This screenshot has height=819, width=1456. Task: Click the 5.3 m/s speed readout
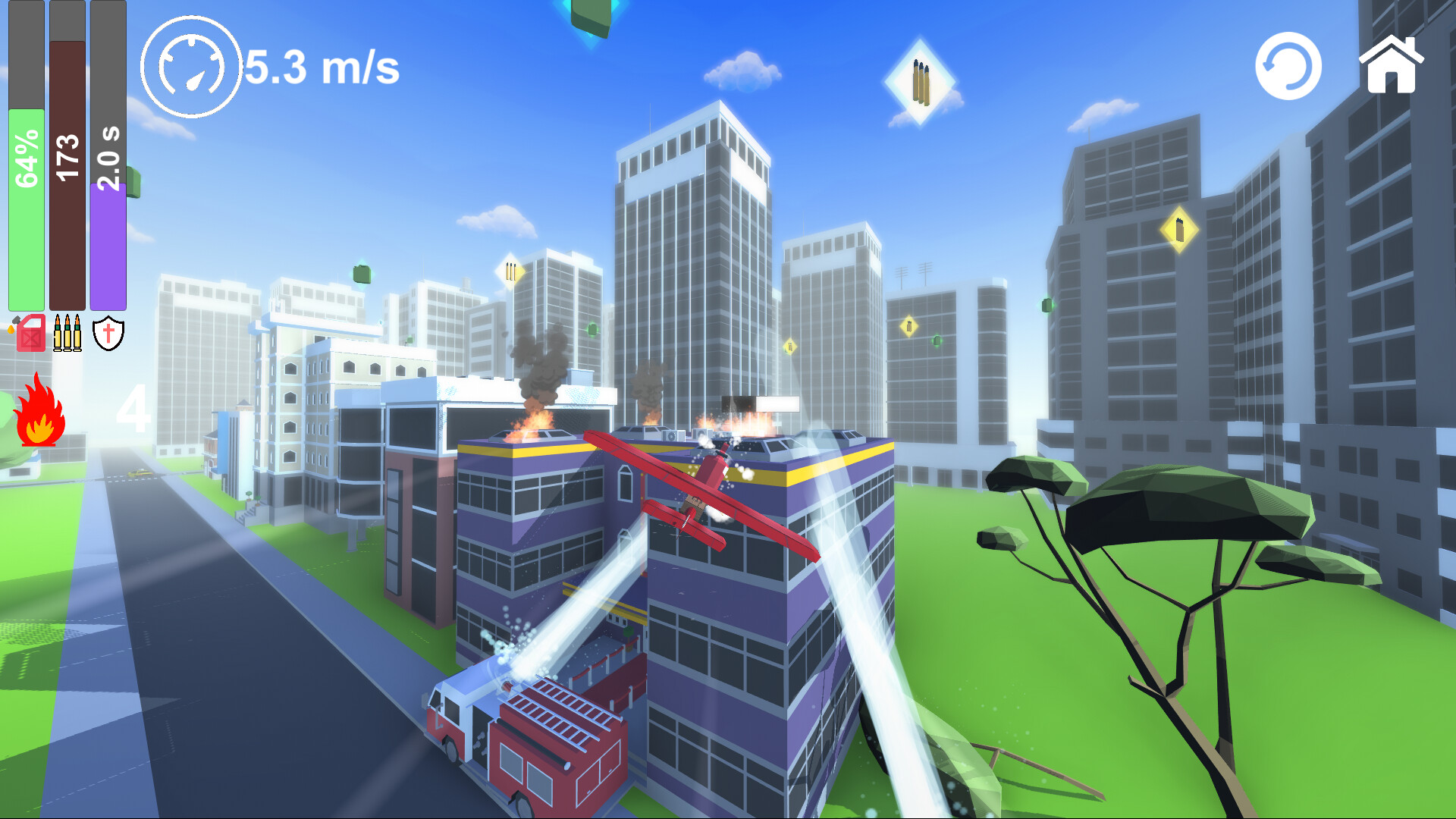point(322,68)
